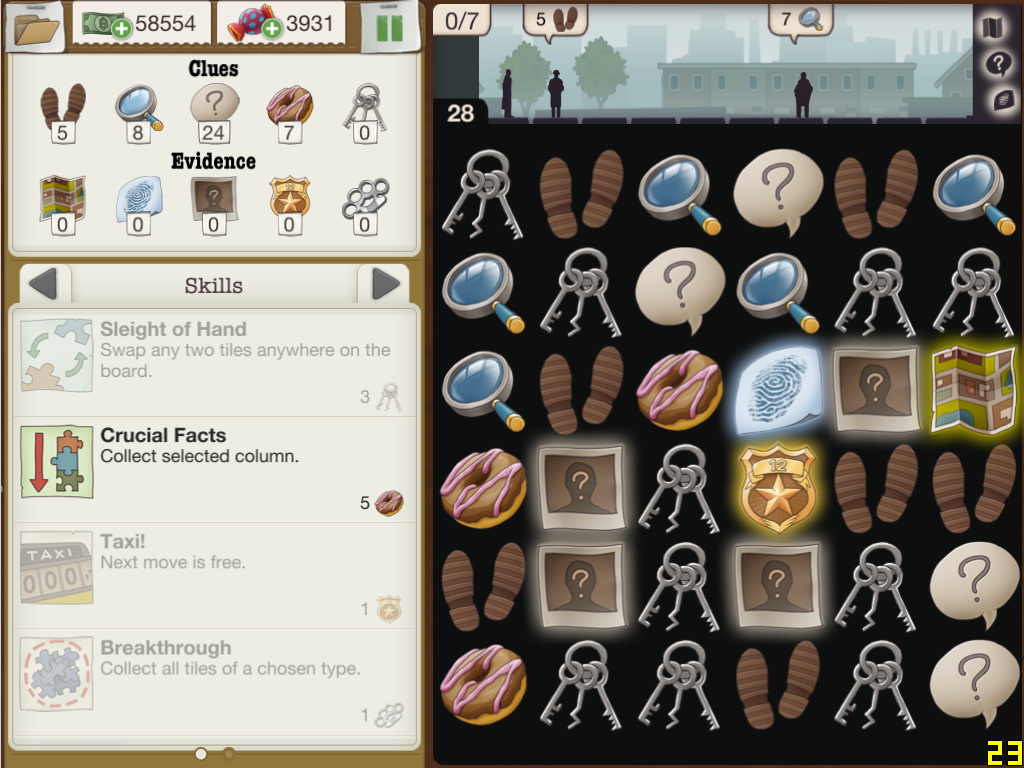Activate the Crucial Facts skill
The height and width of the screenshot is (768, 1024).
(x=214, y=470)
